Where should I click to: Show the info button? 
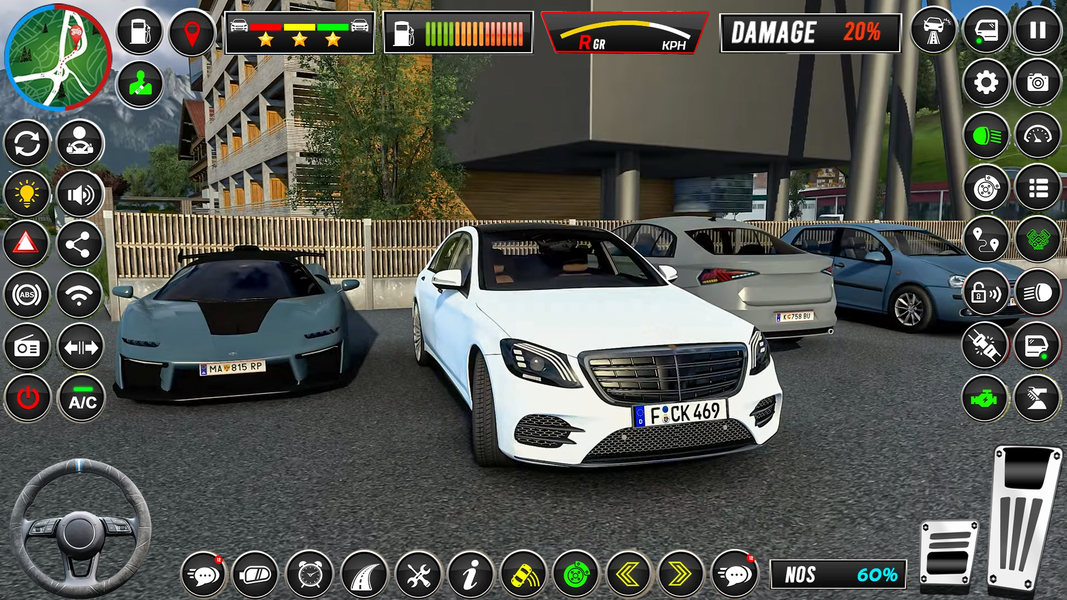tap(470, 574)
